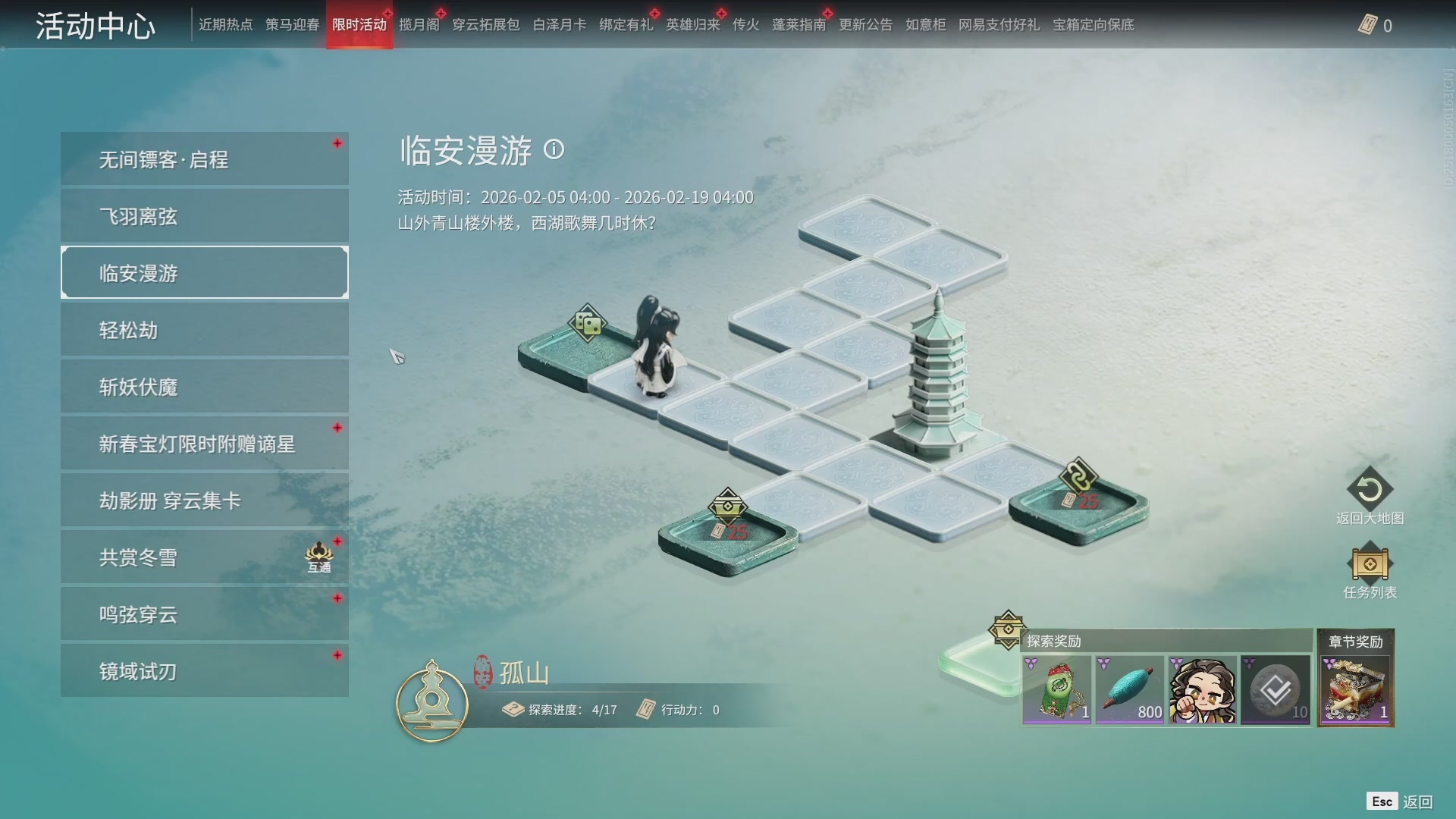Select the 临安漫游 highlighted entry
This screenshot has width=1456, height=819.
click(x=203, y=272)
